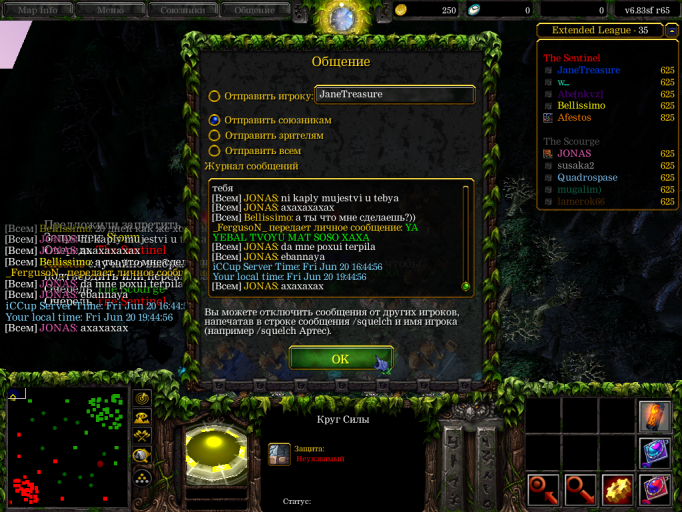Click the golden gear on red icon
Image resolution: width=682 pixels, height=512 pixels.
click(617, 490)
